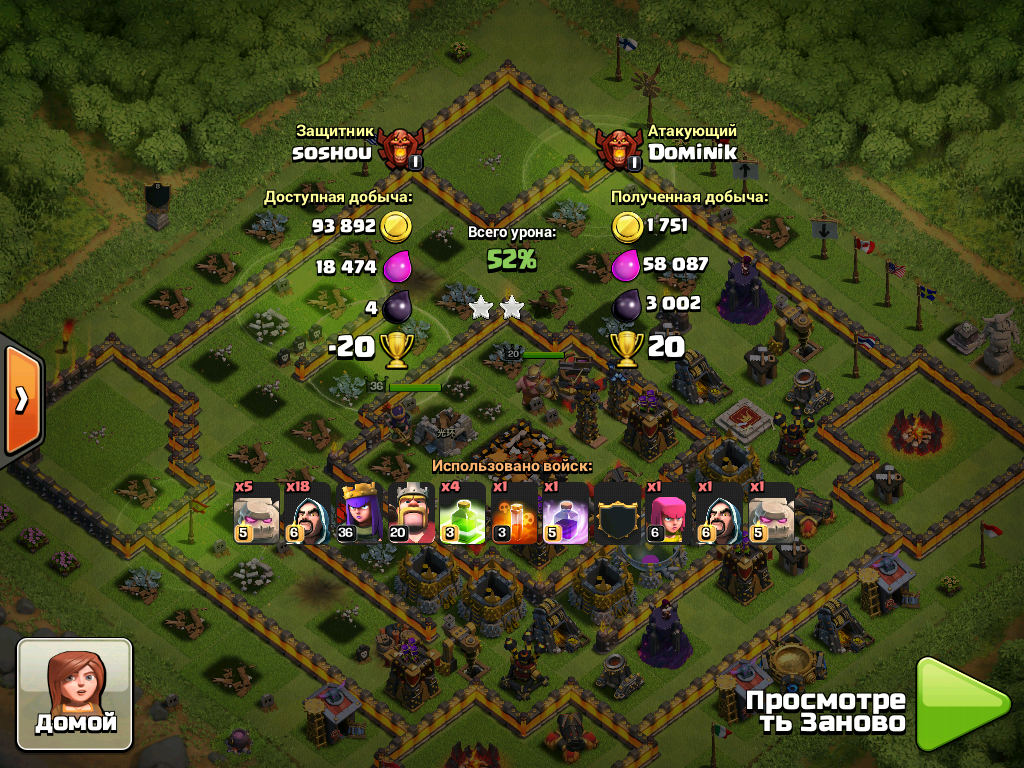This screenshot has width=1024, height=768.
Task: Return to village with the Домой button
Action: coord(75,694)
